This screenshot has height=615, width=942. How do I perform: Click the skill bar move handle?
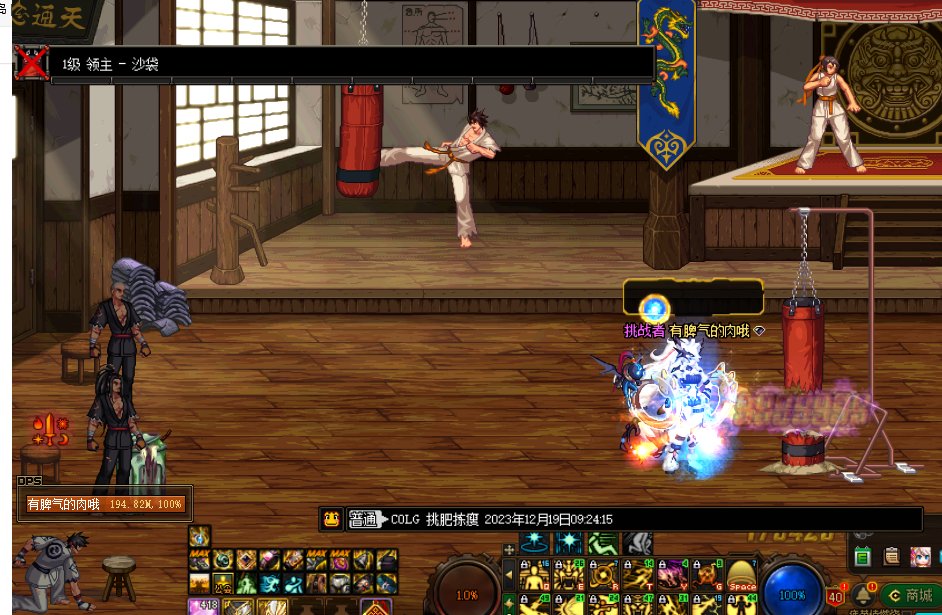509,546
